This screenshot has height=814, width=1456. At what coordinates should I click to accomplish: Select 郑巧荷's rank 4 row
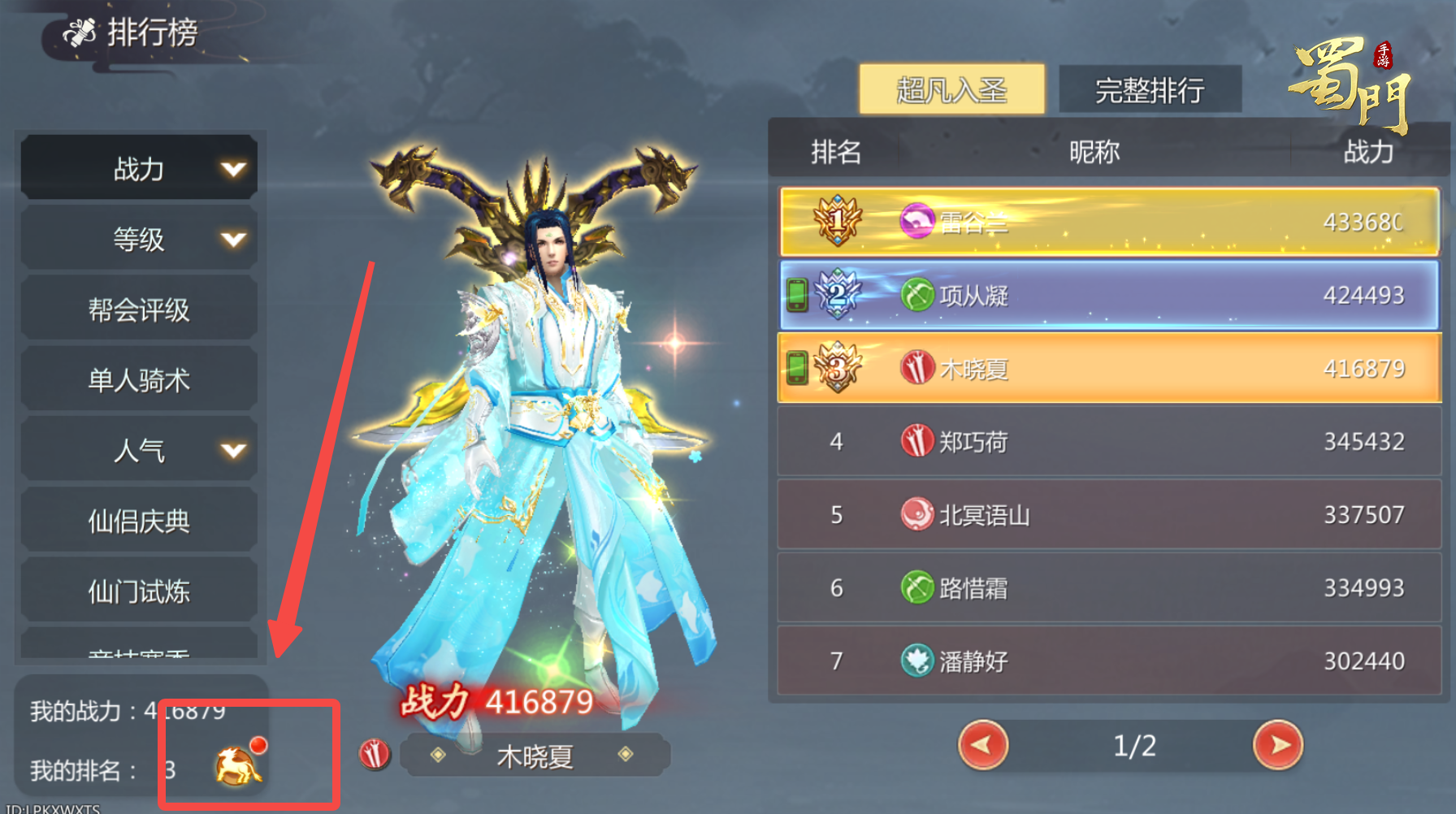pos(1105,441)
